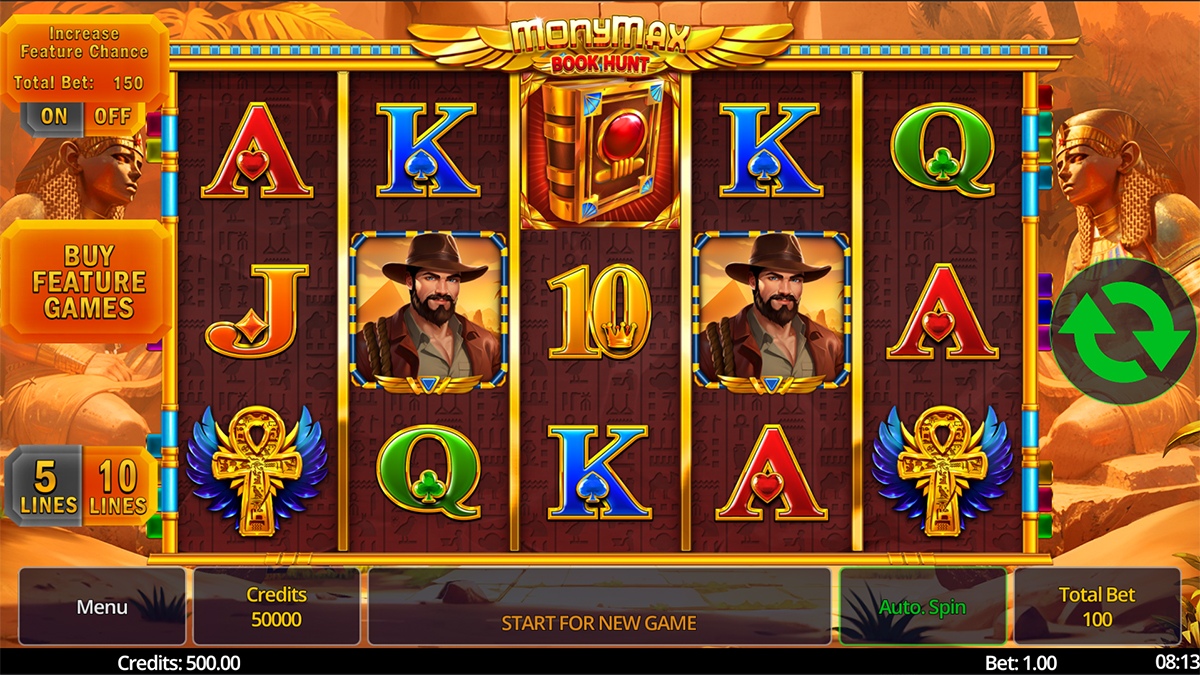This screenshot has width=1200, height=675.
Task: Adjust the Total Bet panel
Action: [x=1096, y=607]
